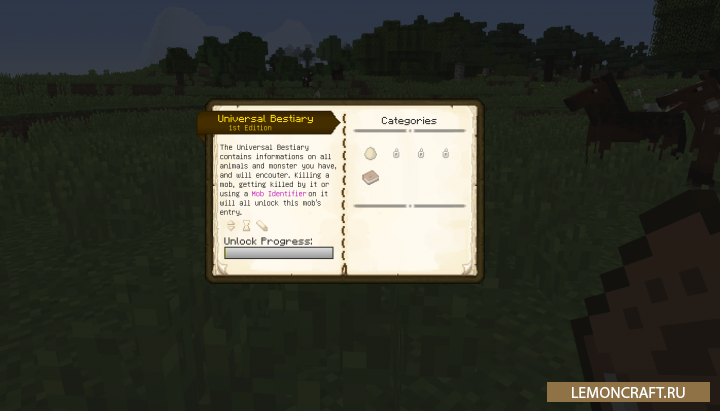Select the book category icon

pyautogui.click(x=371, y=177)
